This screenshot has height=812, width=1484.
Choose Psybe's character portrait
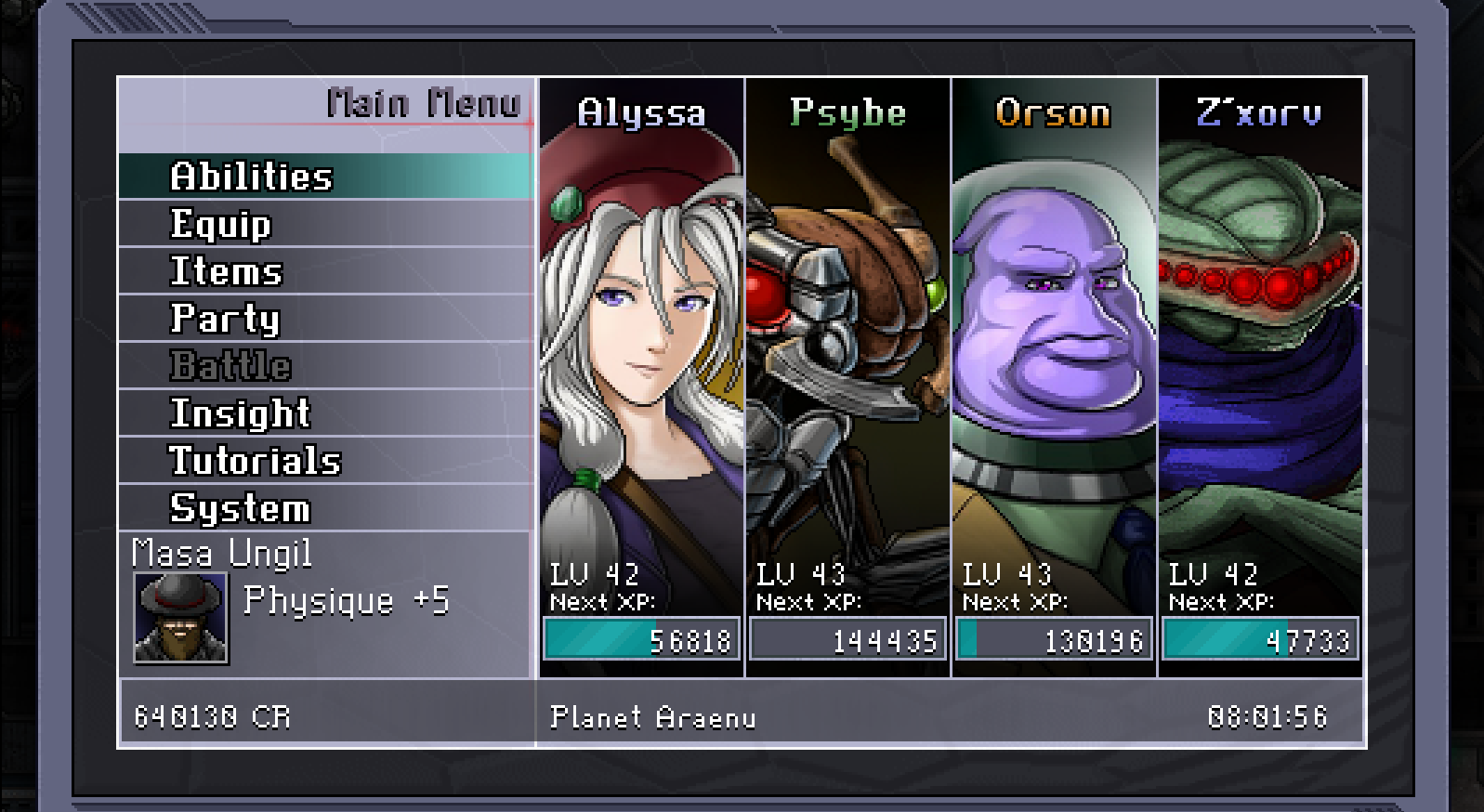pos(847,353)
